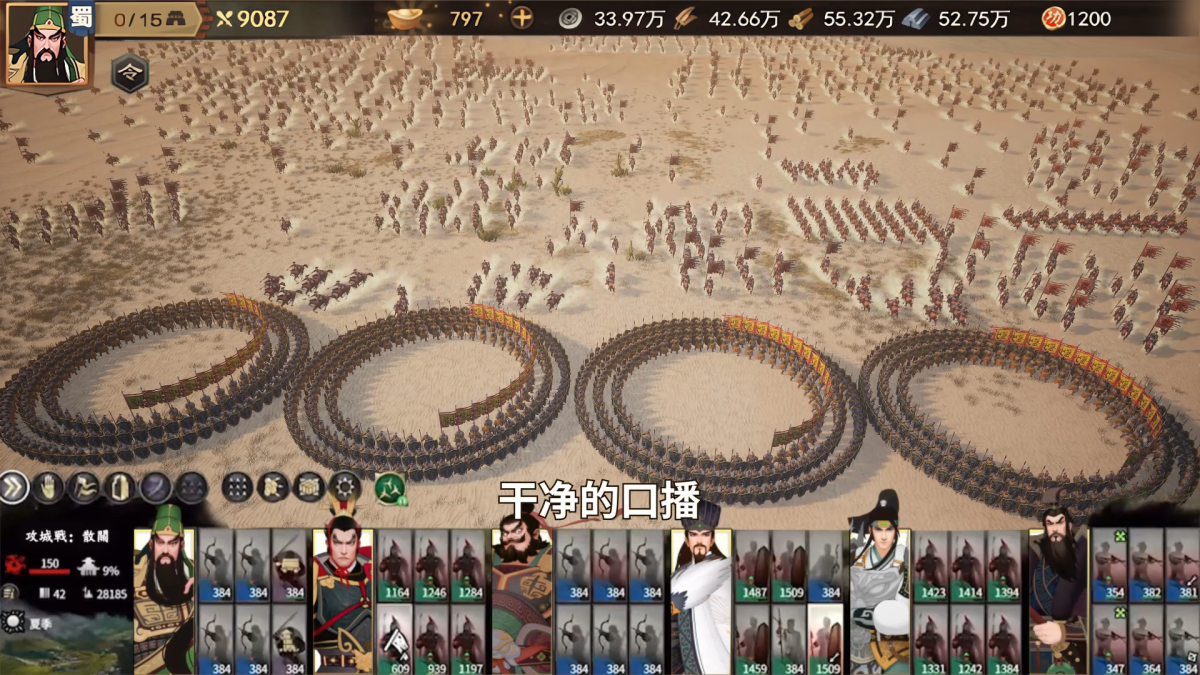
Task: Tap the hexagonal 令 command badge
Action: 129,73
